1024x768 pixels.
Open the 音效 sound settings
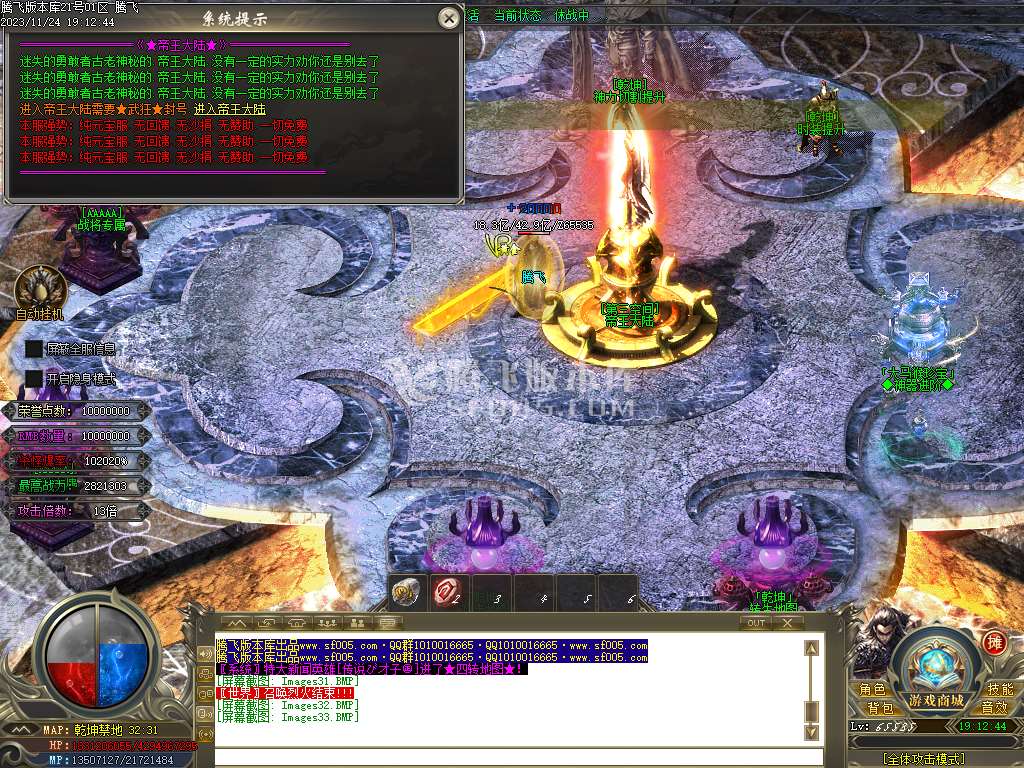pyautogui.click(x=993, y=708)
